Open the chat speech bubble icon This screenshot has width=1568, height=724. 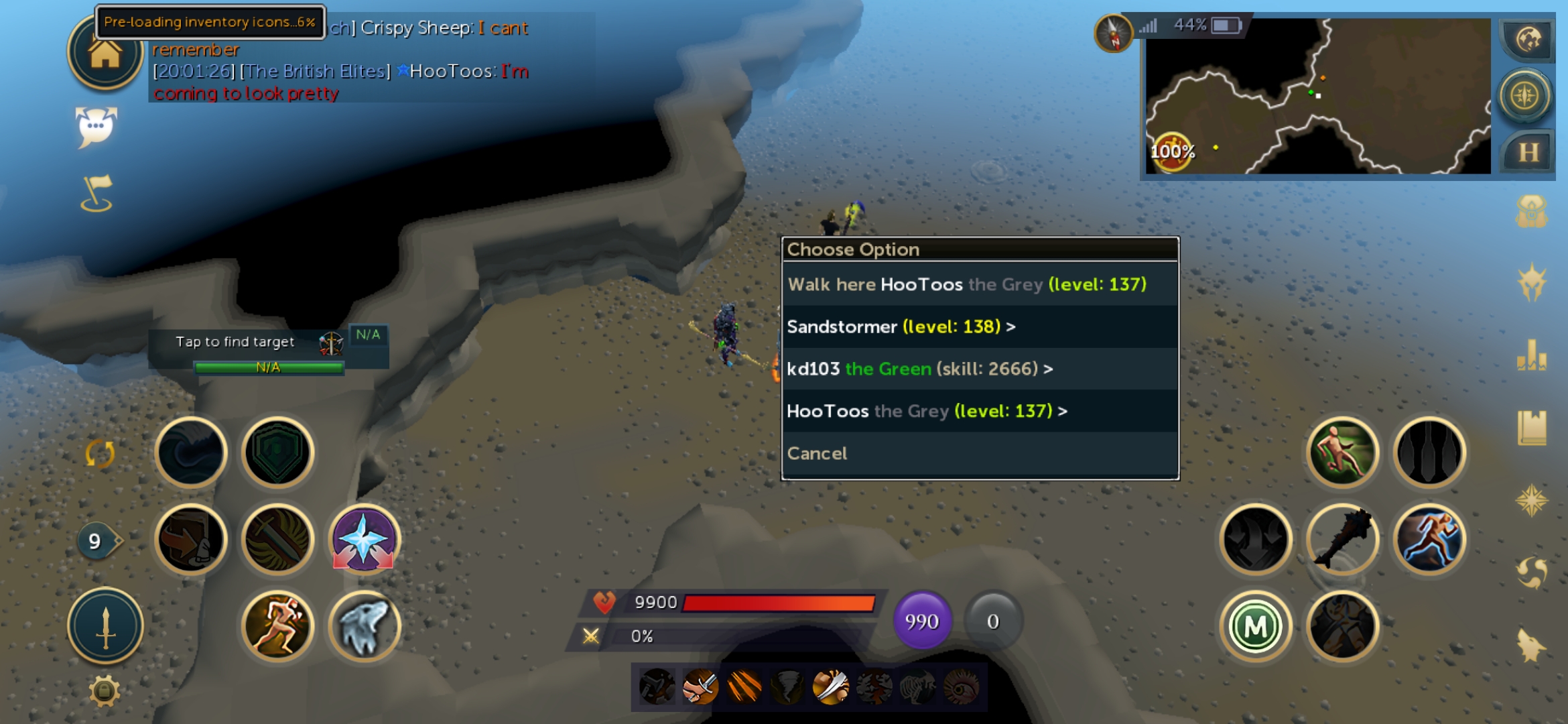pos(96,126)
